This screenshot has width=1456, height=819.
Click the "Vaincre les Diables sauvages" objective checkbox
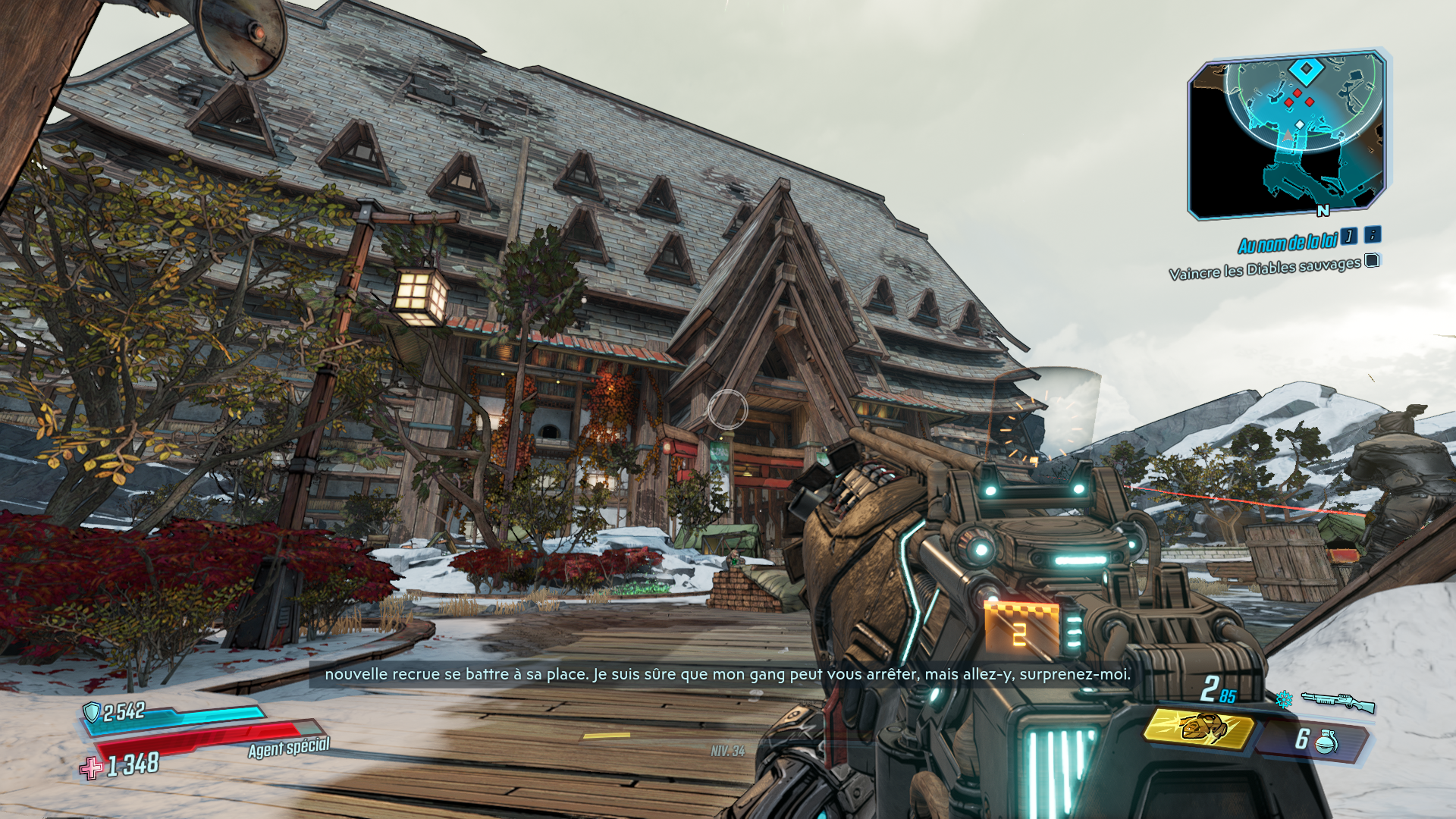[x=1372, y=261]
